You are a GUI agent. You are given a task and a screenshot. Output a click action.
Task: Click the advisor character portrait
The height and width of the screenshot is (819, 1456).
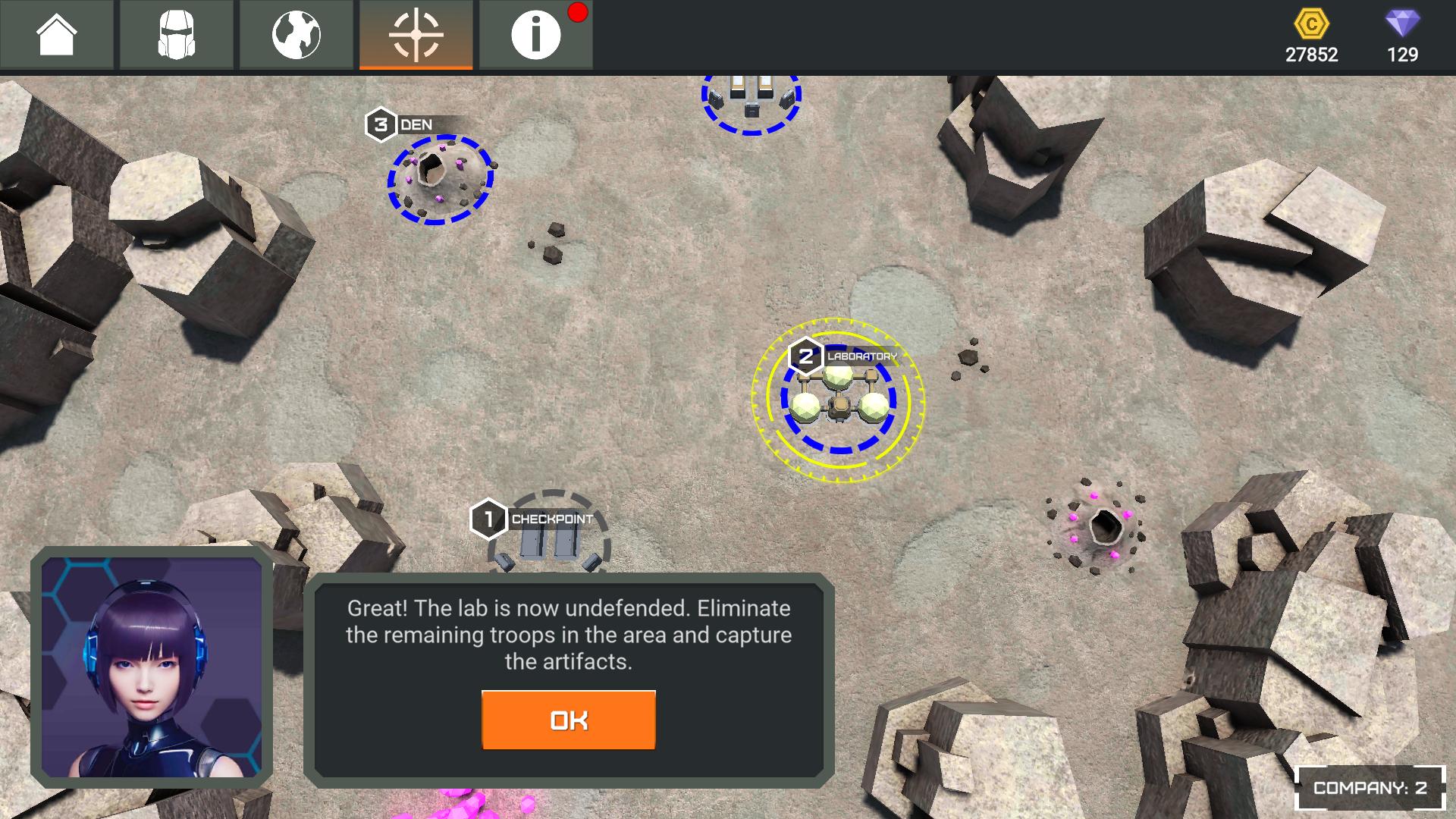(152, 668)
